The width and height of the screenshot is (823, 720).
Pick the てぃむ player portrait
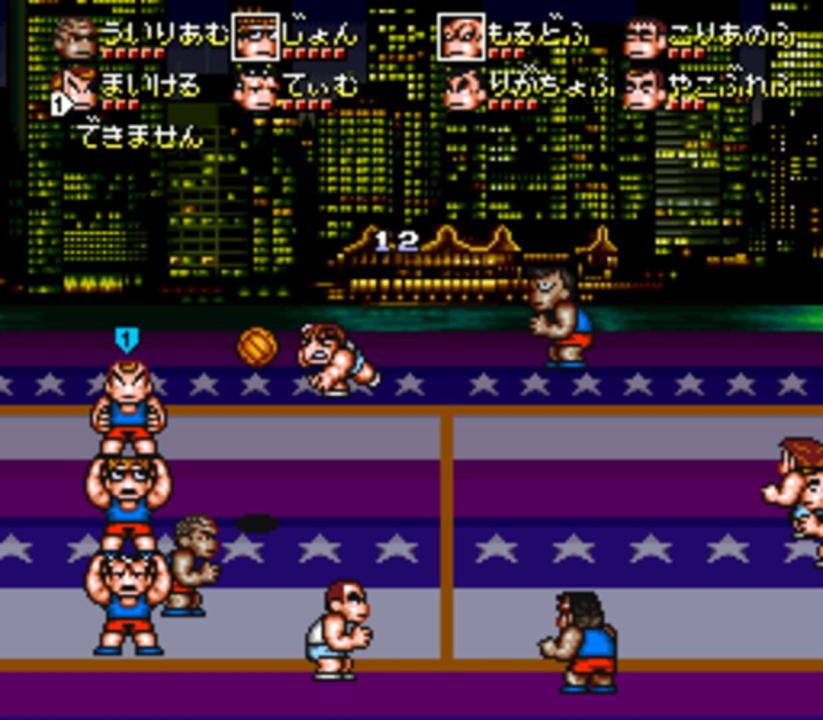256,90
